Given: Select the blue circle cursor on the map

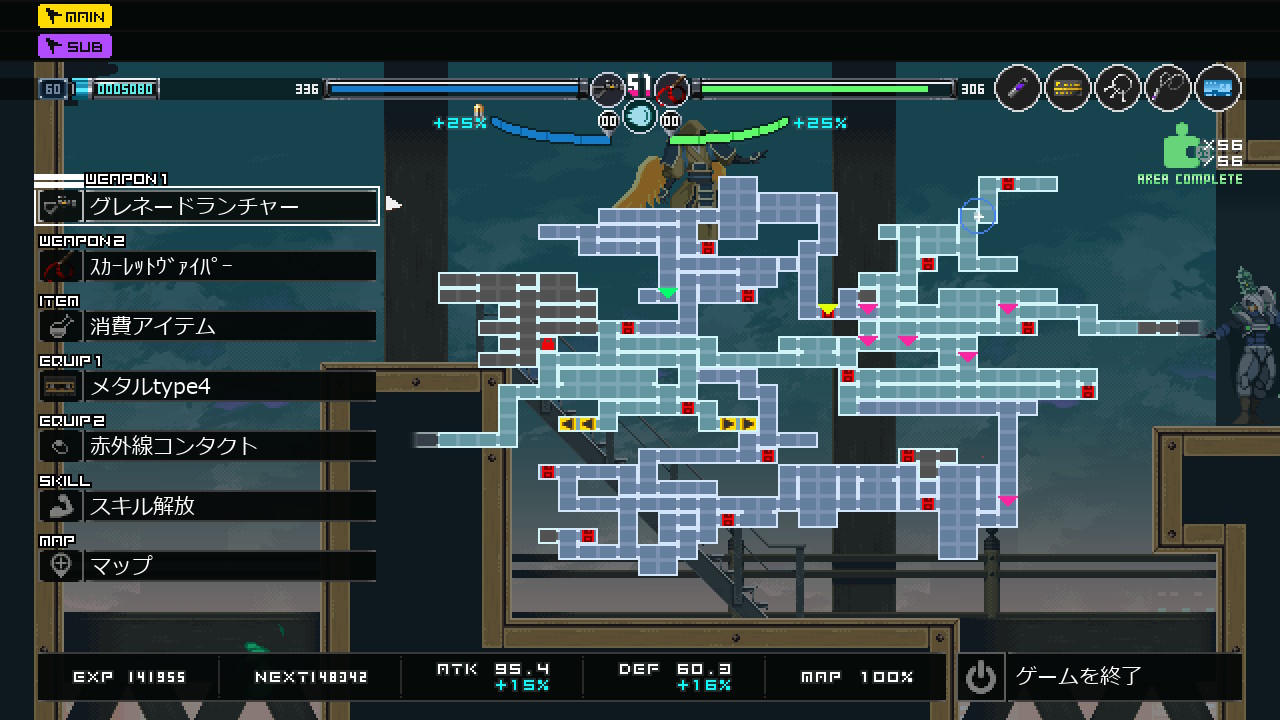Looking at the screenshot, I should point(978,215).
